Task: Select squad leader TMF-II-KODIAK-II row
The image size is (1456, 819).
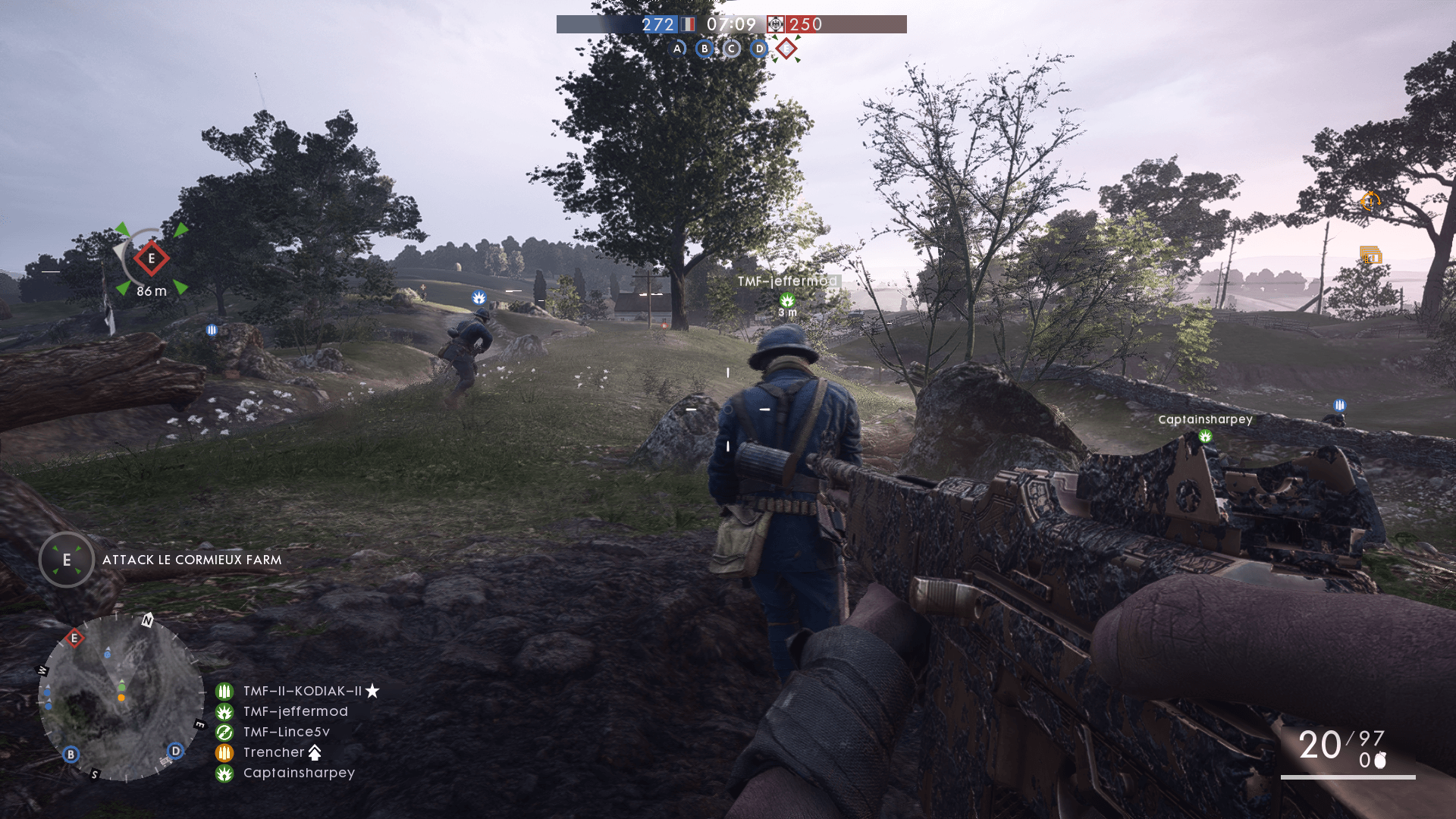Action: point(302,691)
